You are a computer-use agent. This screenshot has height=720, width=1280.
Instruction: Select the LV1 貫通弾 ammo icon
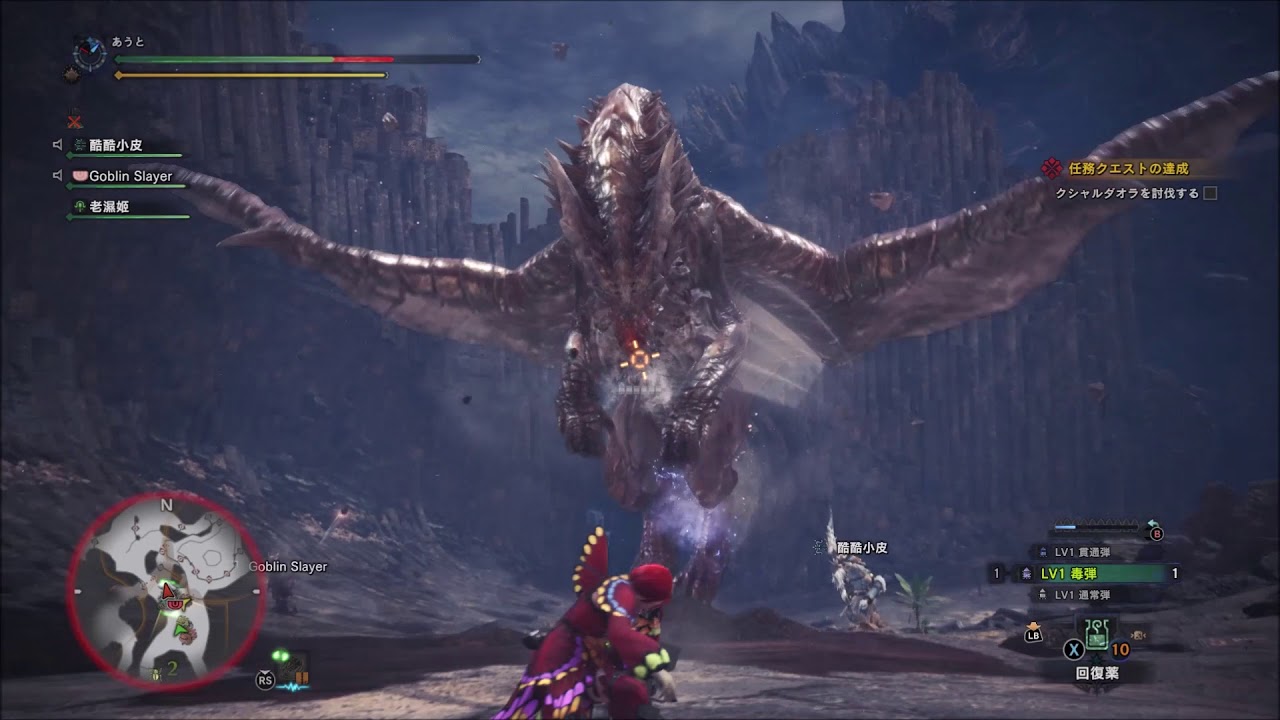(1043, 551)
